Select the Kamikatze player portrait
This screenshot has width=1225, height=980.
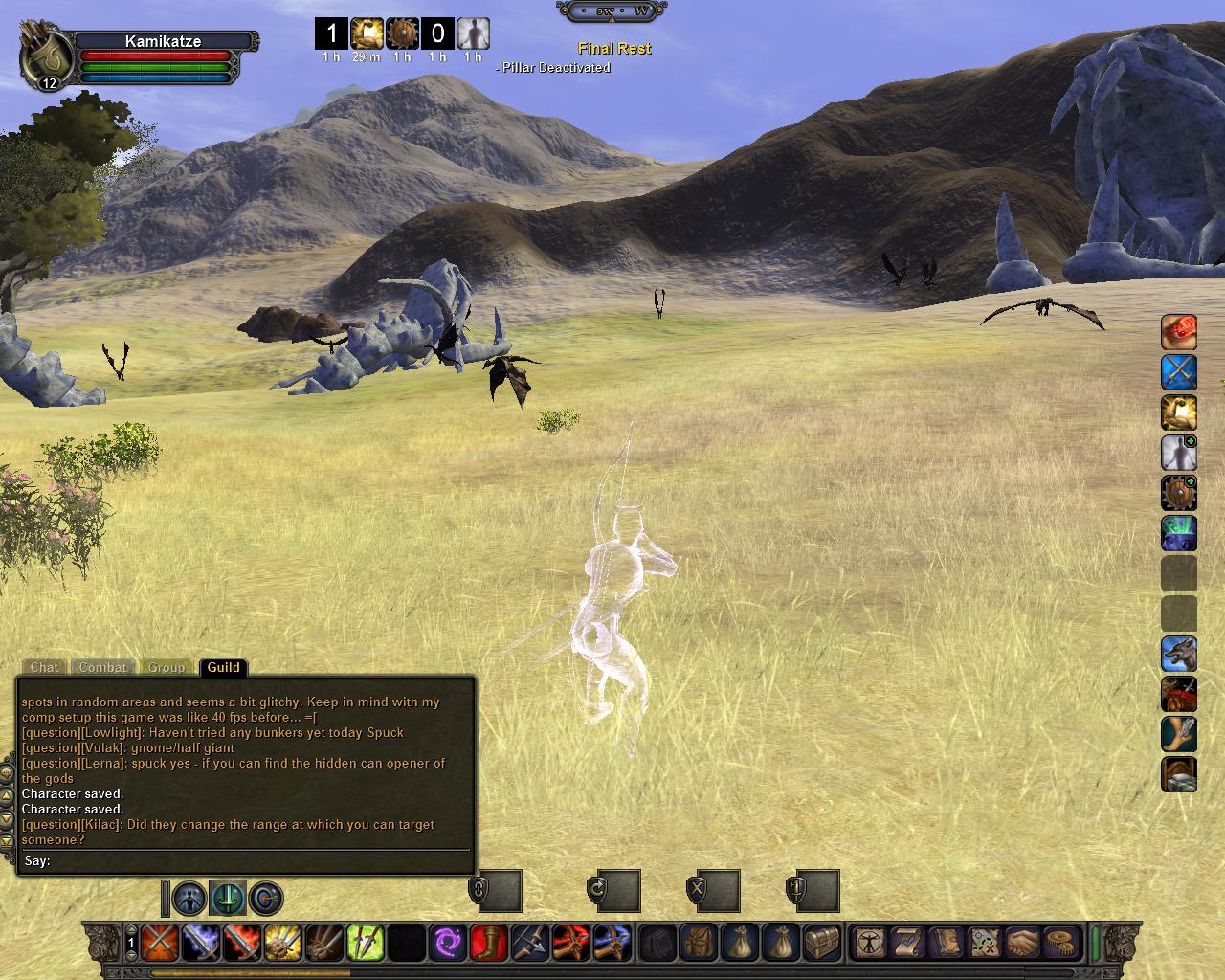tap(46, 57)
